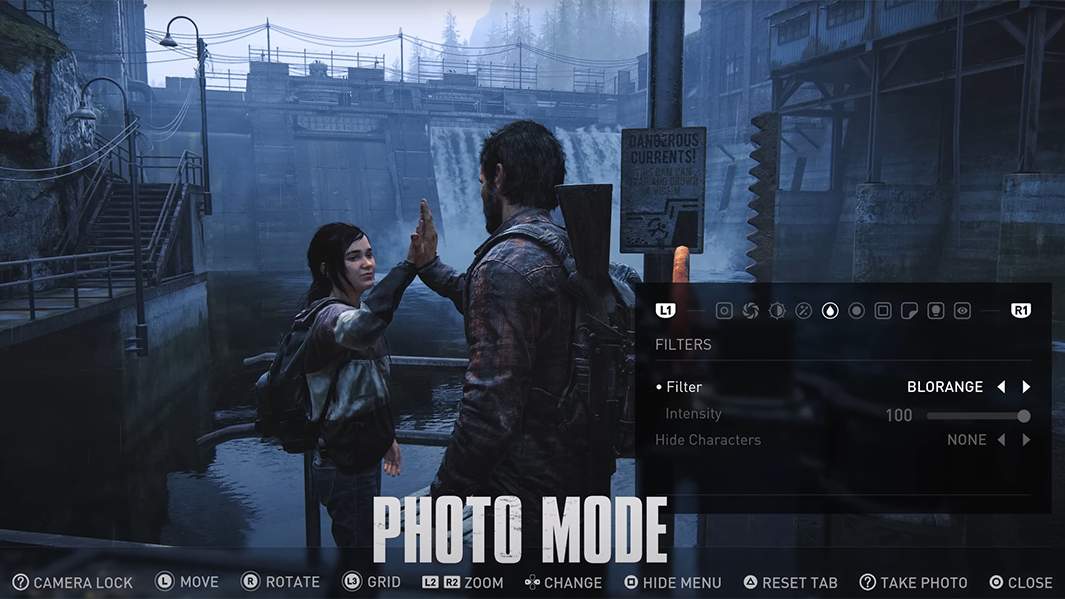This screenshot has width=1065, height=599.
Task: Switch to the percent symbol tab
Action: click(803, 311)
